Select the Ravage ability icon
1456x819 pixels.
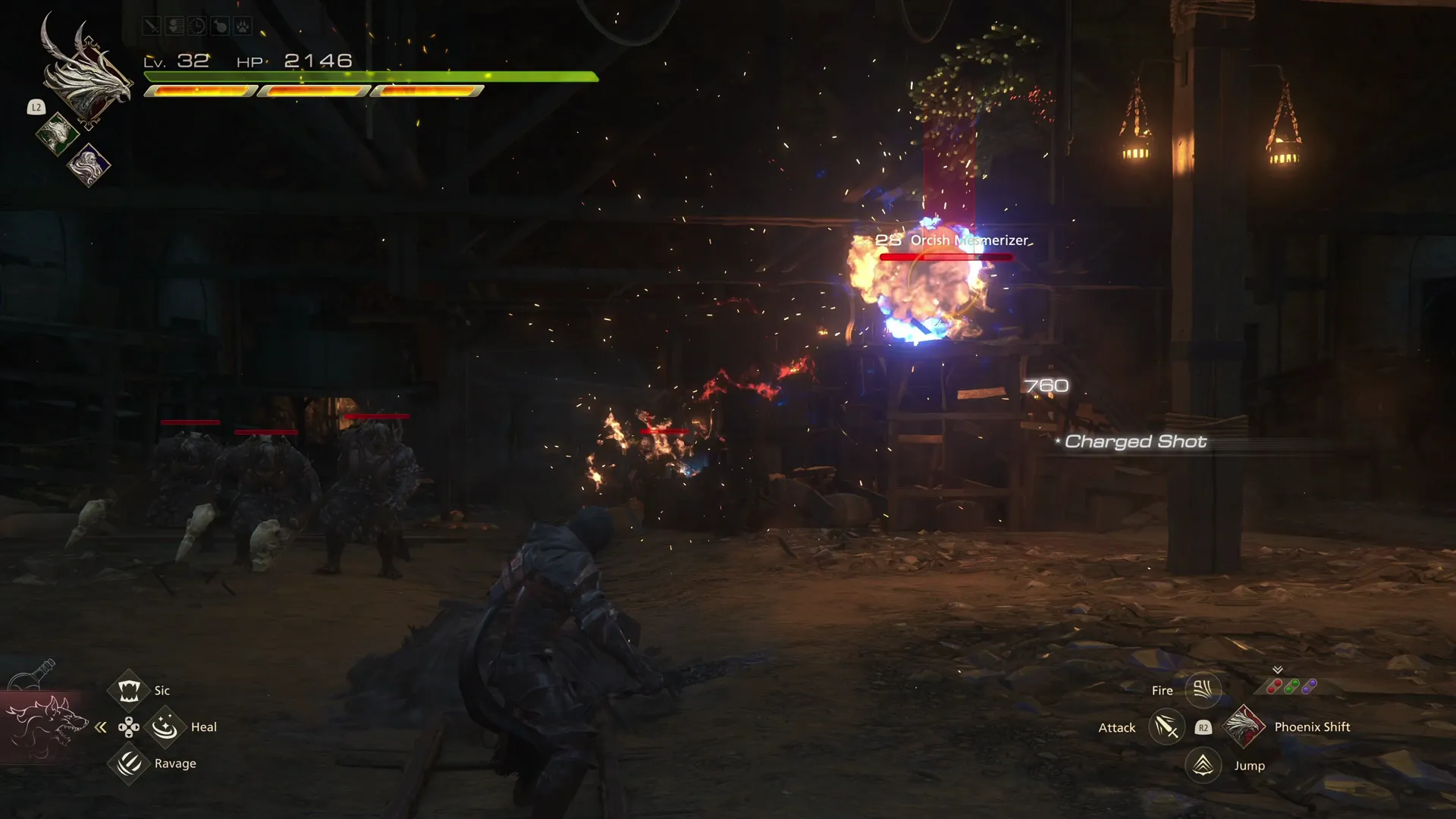point(128,764)
